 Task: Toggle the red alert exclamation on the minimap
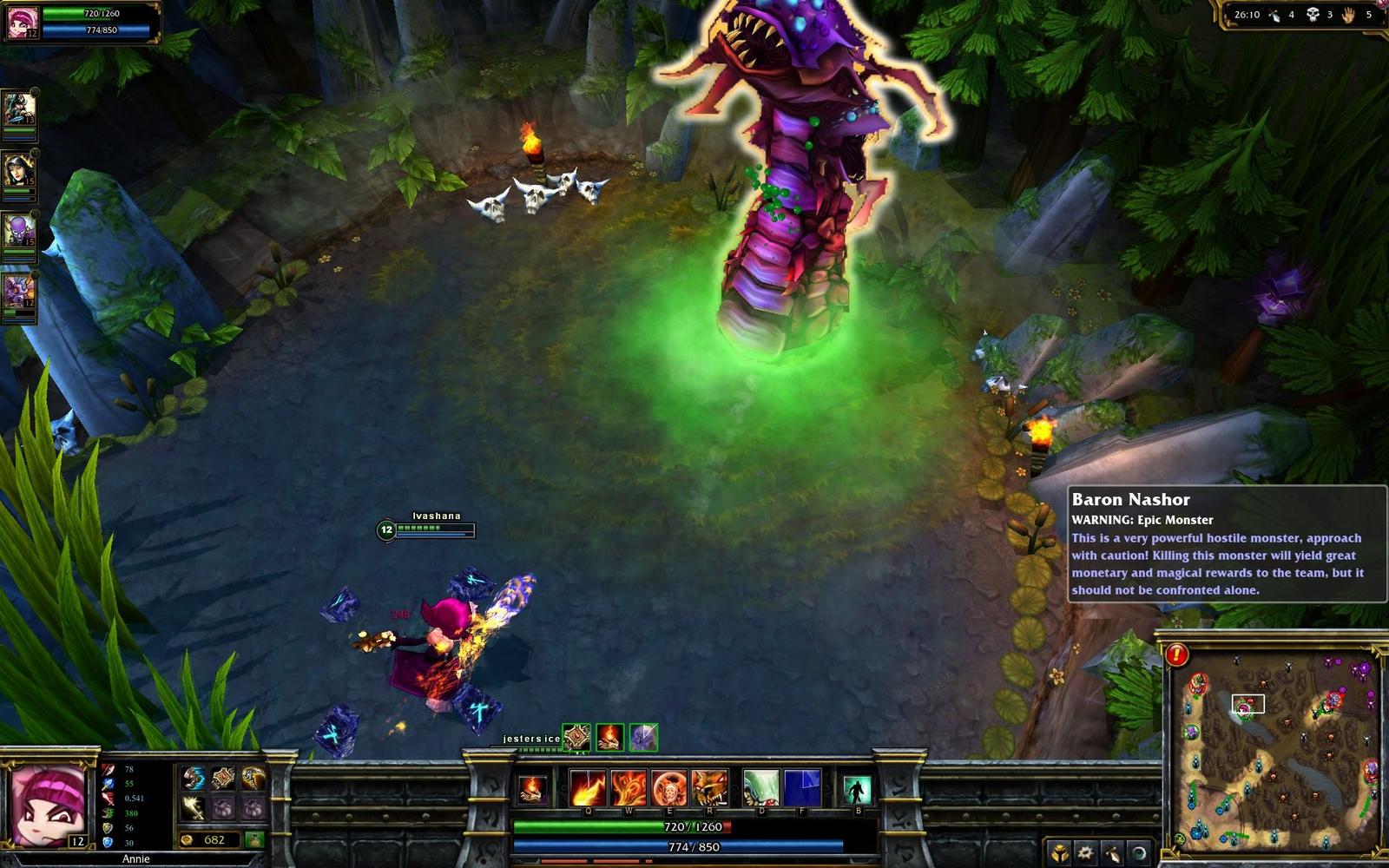pyautogui.click(x=1176, y=654)
